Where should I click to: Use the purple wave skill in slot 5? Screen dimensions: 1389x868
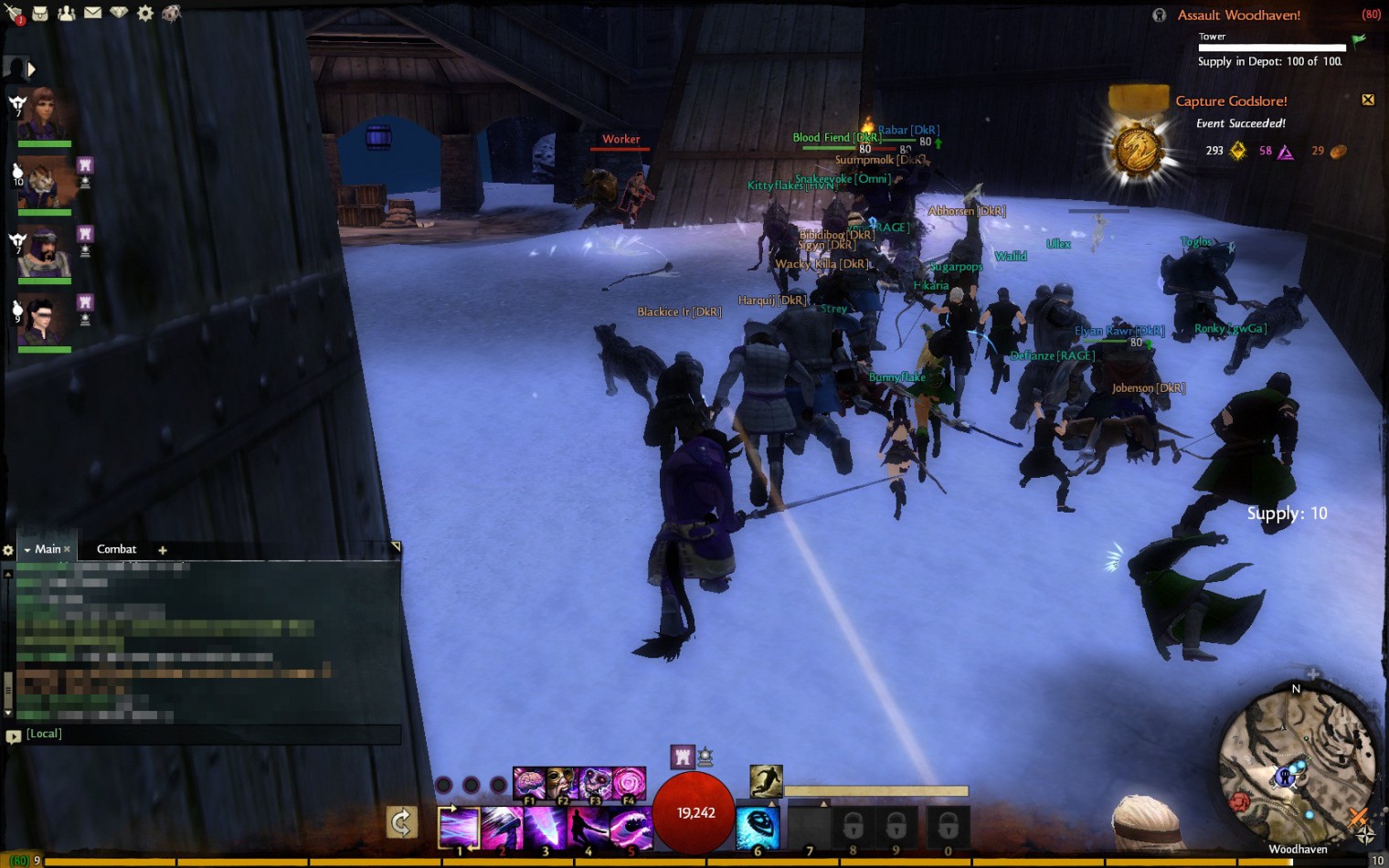tap(630, 827)
